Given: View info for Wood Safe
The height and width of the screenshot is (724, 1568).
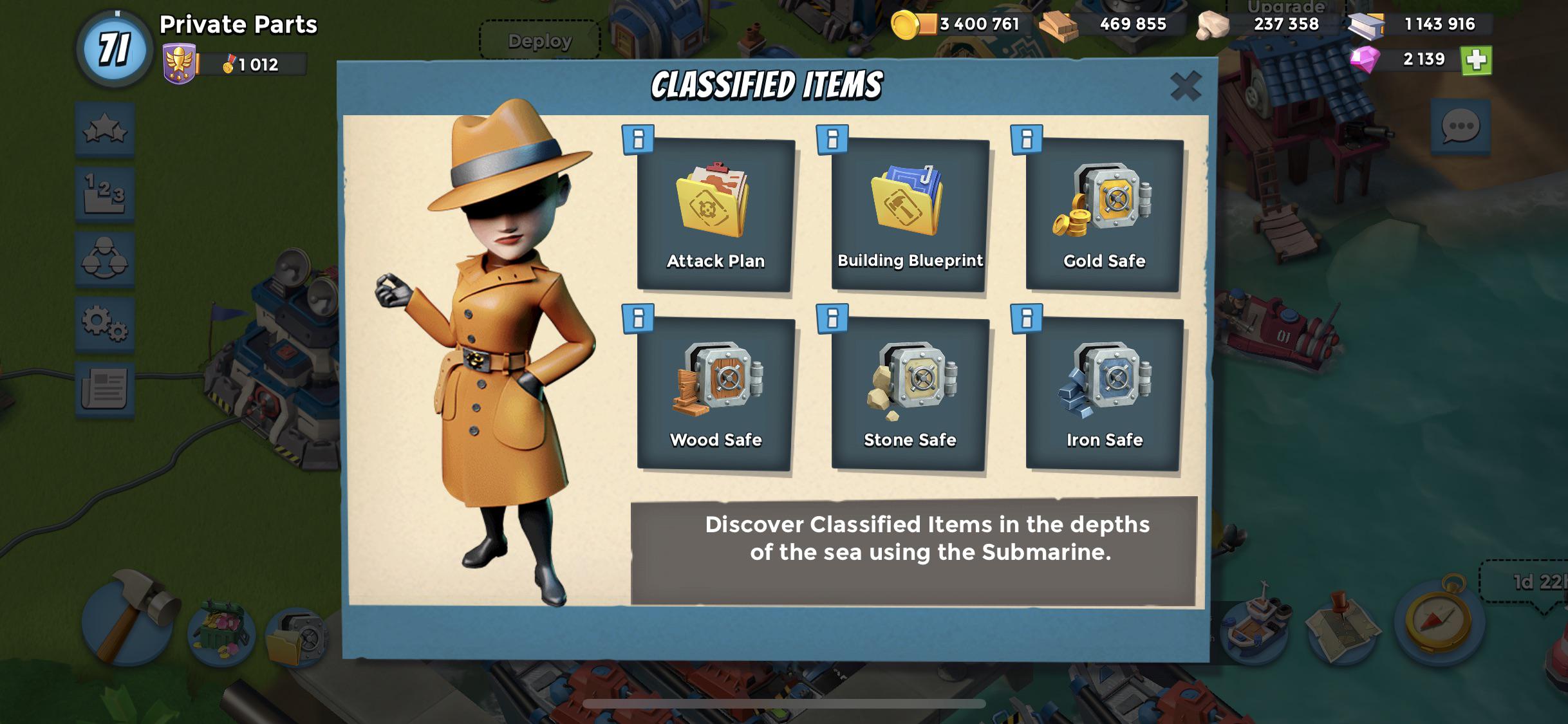Looking at the screenshot, I should [x=638, y=319].
